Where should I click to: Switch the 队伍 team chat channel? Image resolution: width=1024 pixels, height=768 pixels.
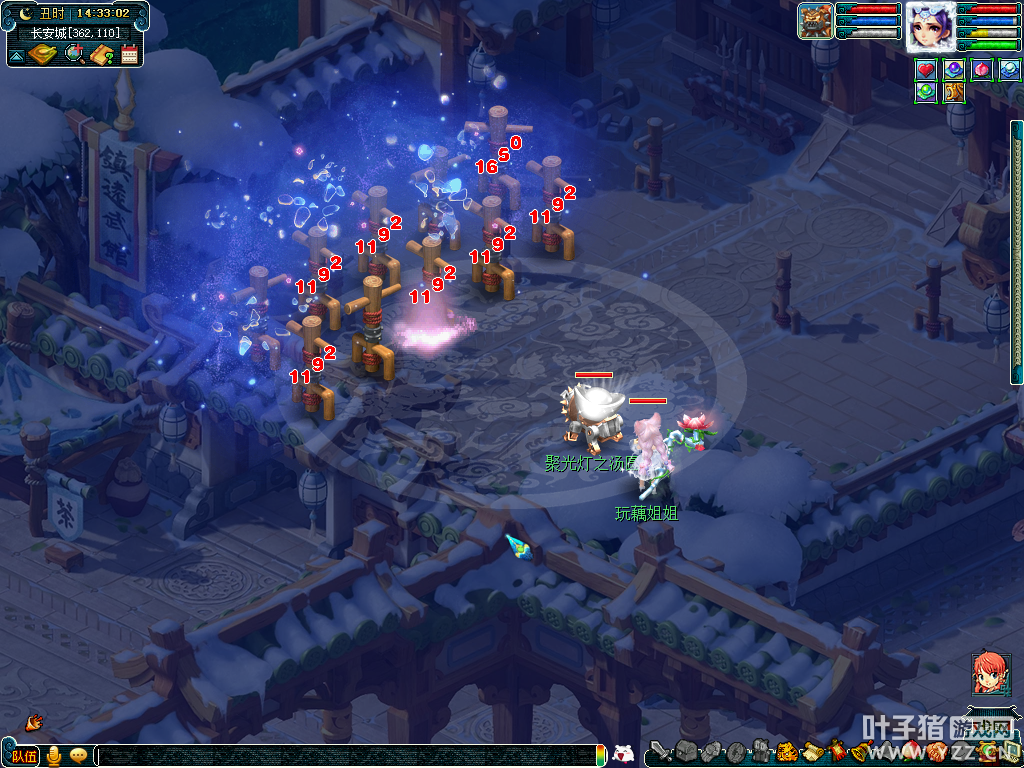tap(23, 756)
